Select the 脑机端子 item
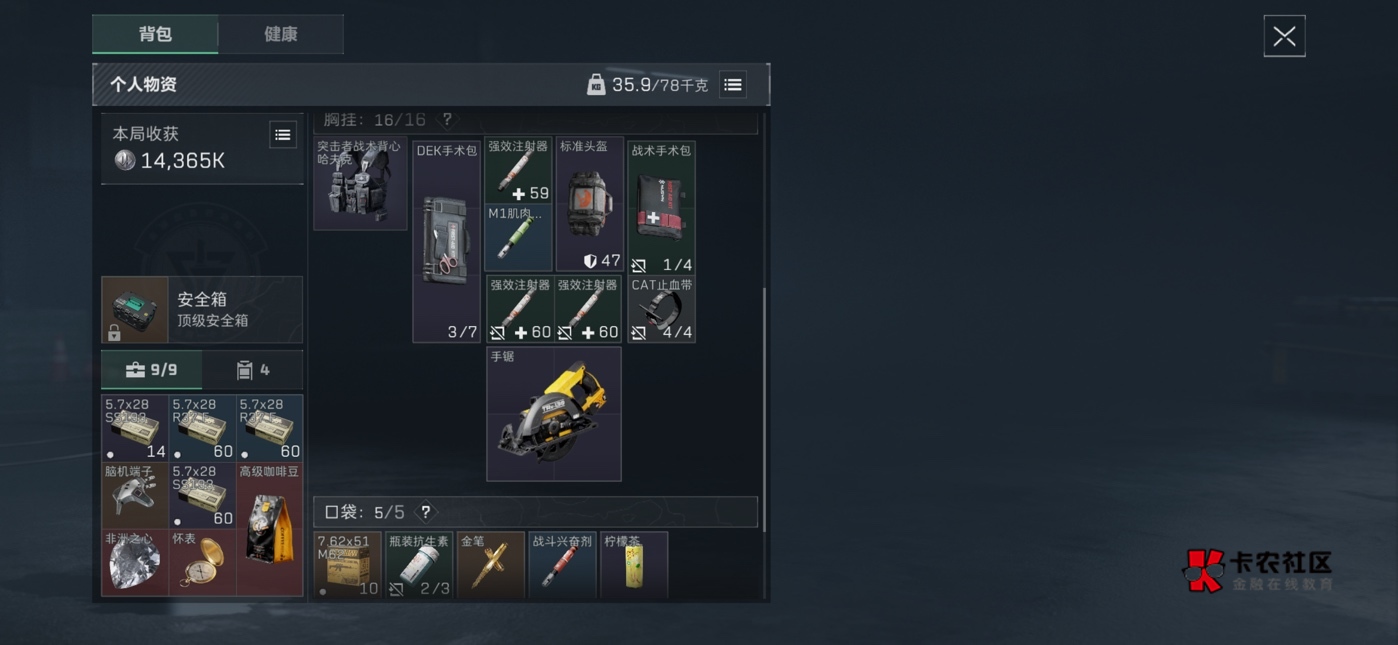 click(x=135, y=495)
